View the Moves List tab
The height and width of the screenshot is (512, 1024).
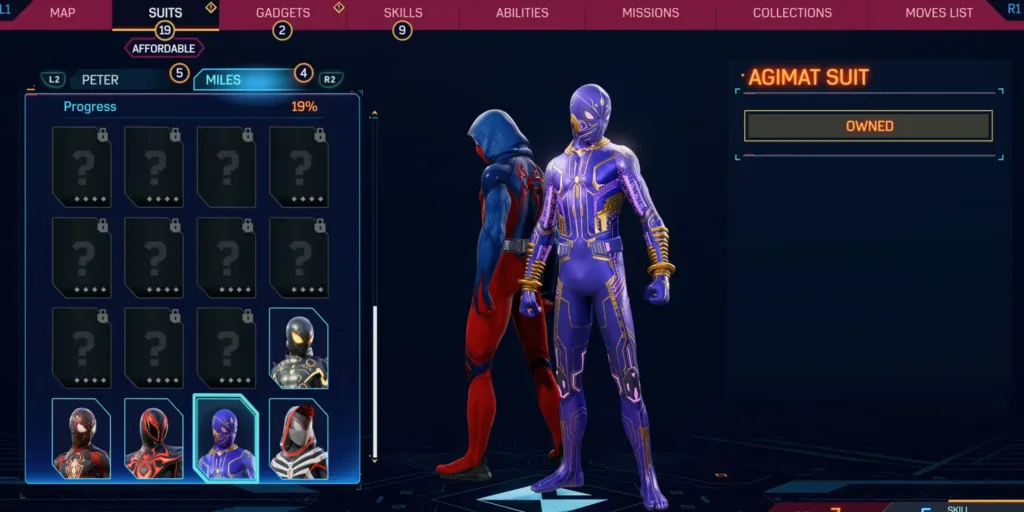[x=938, y=13]
